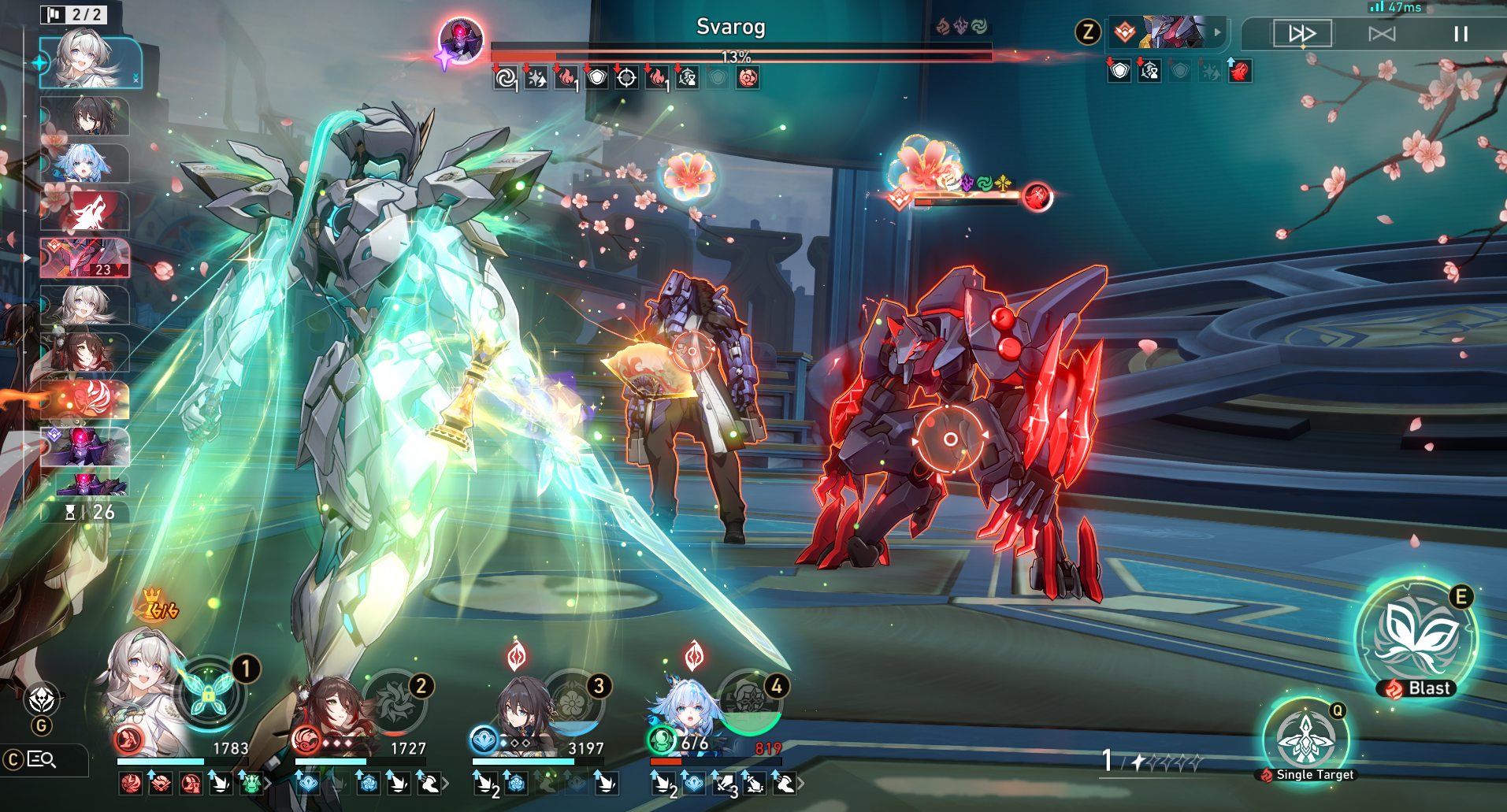Expand the enemy target info panel
Screen dimensions: 1507x812
coord(1217,32)
